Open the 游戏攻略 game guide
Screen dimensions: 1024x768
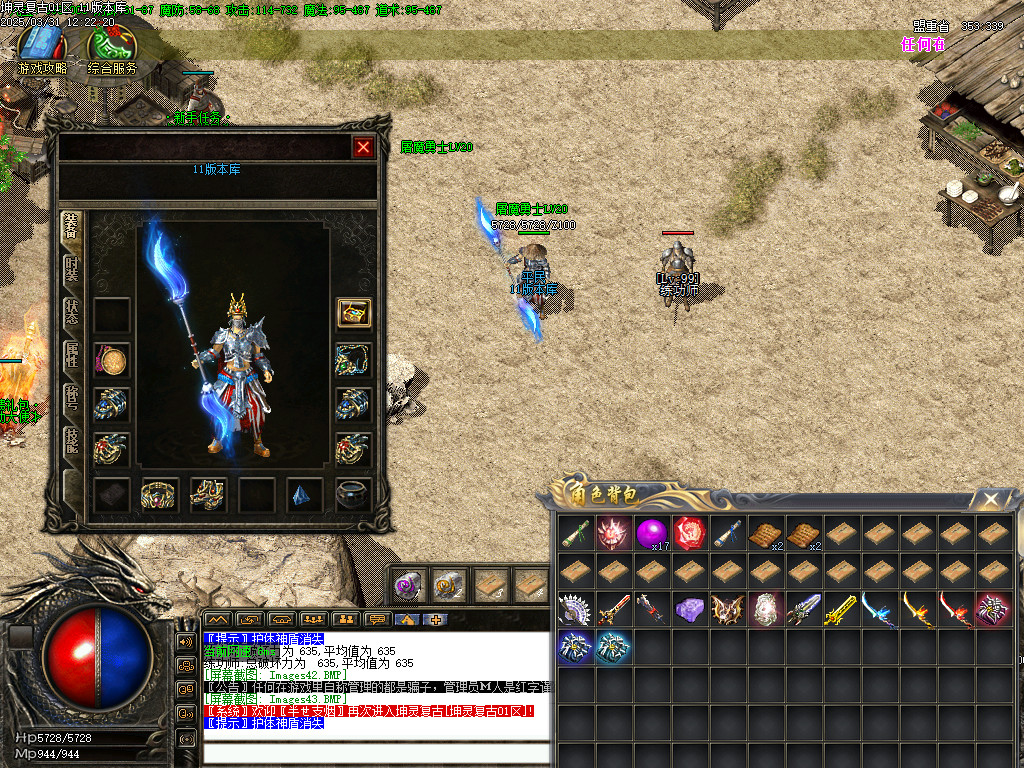(x=42, y=50)
